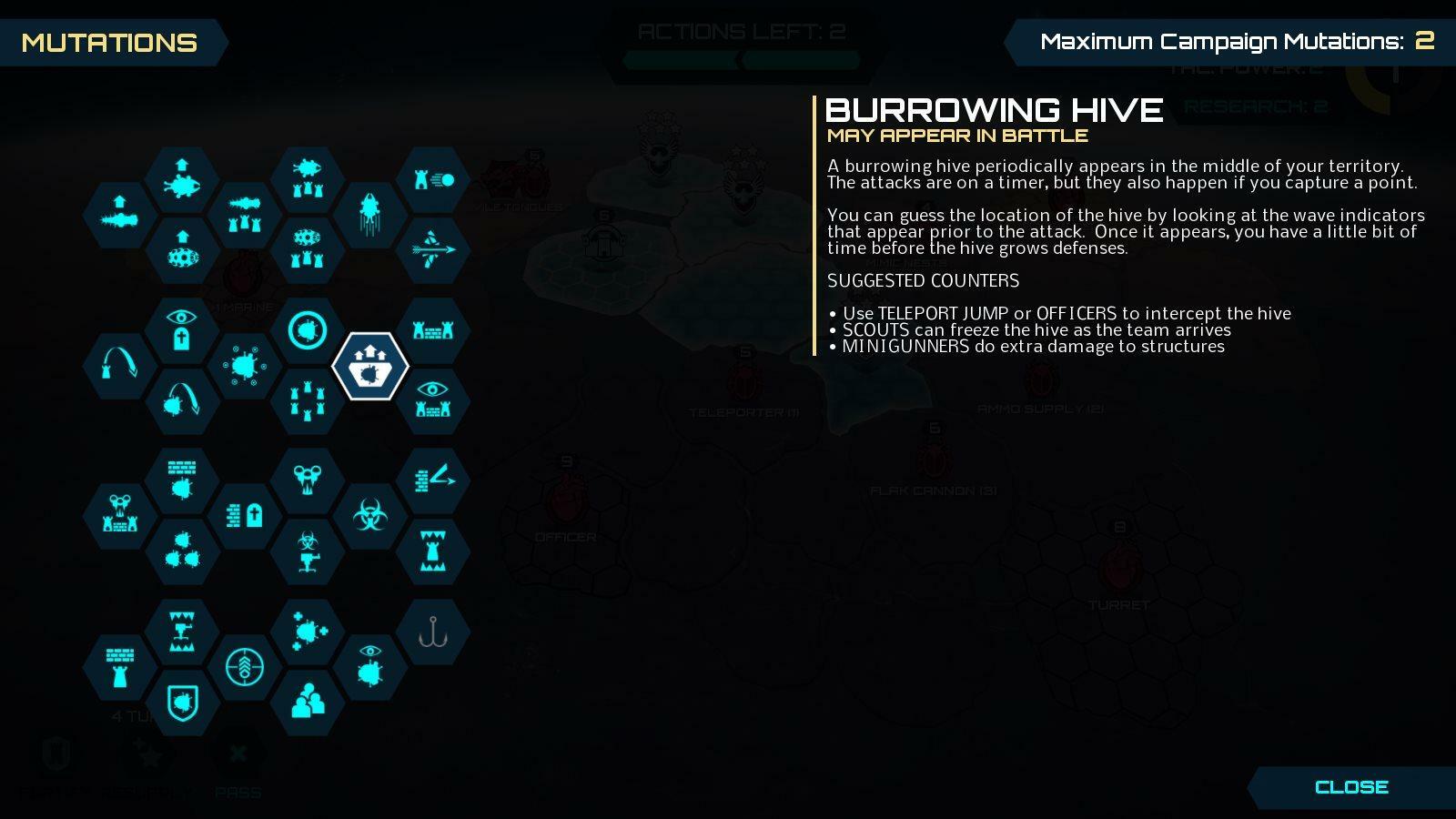The width and height of the screenshot is (1456, 819).
Task: Click the MUTATIONS header label
Action: tap(109, 43)
